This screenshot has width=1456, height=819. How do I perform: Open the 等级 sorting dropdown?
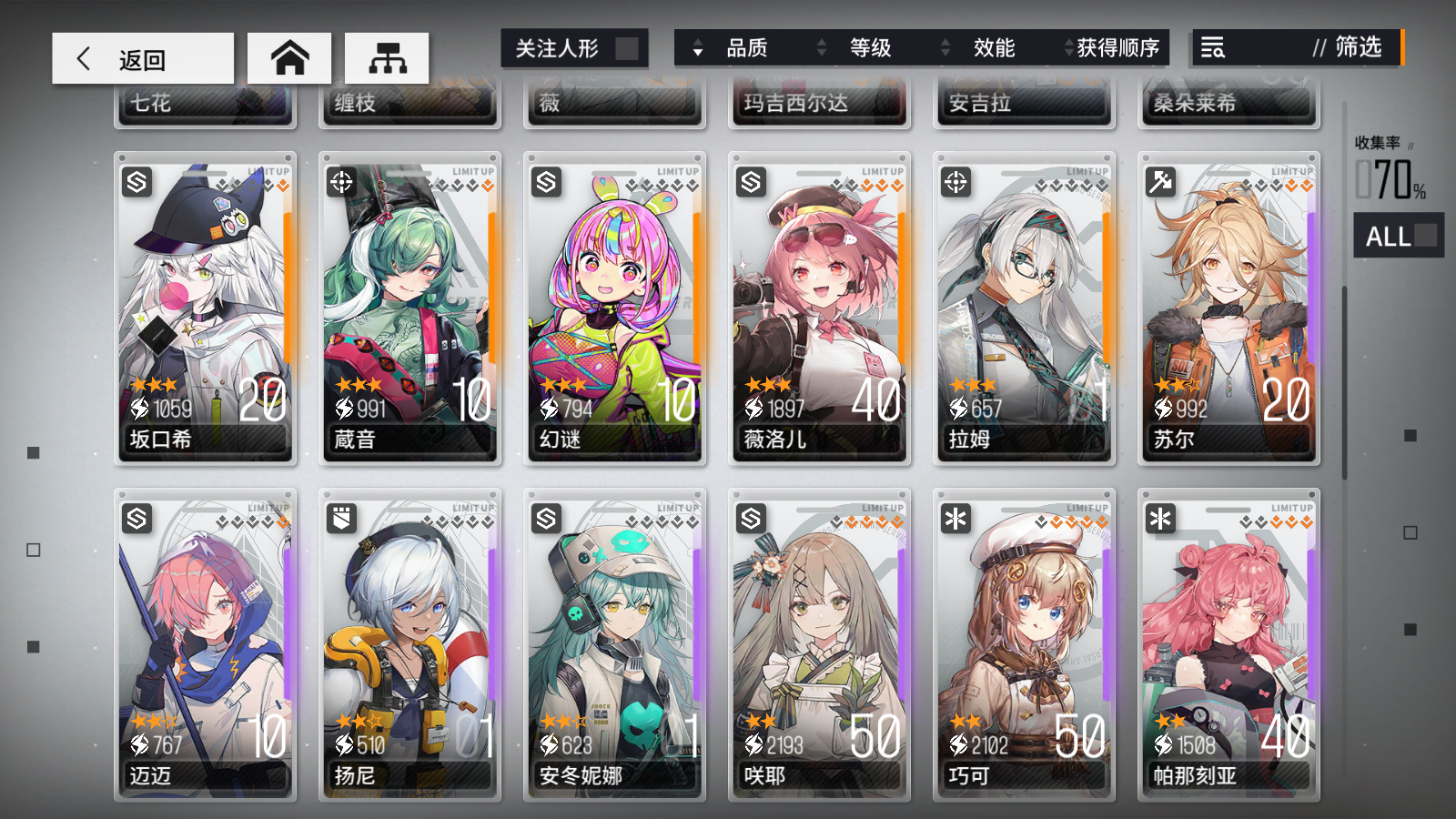[869, 48]
